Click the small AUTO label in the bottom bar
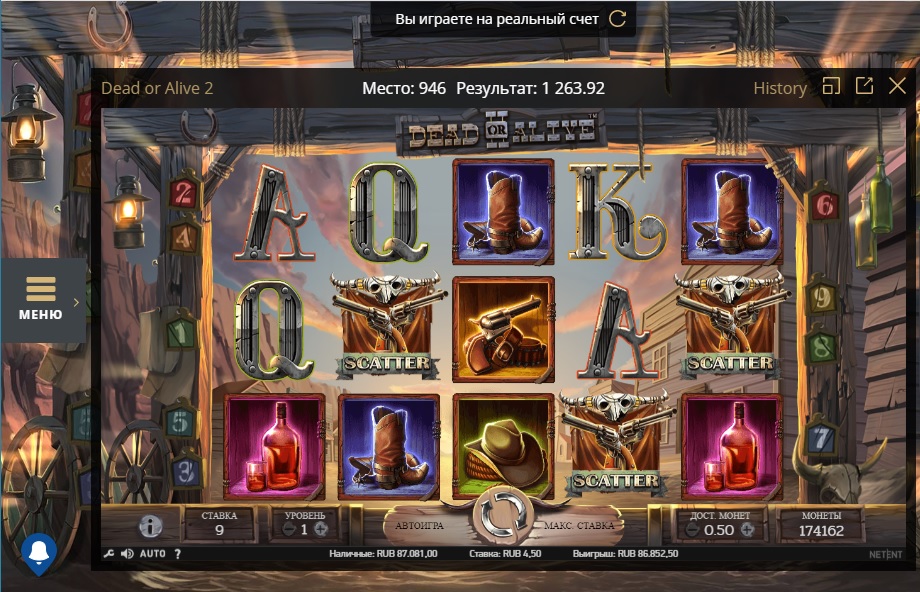Screen dimensions: 920x592 coord(153,553)
